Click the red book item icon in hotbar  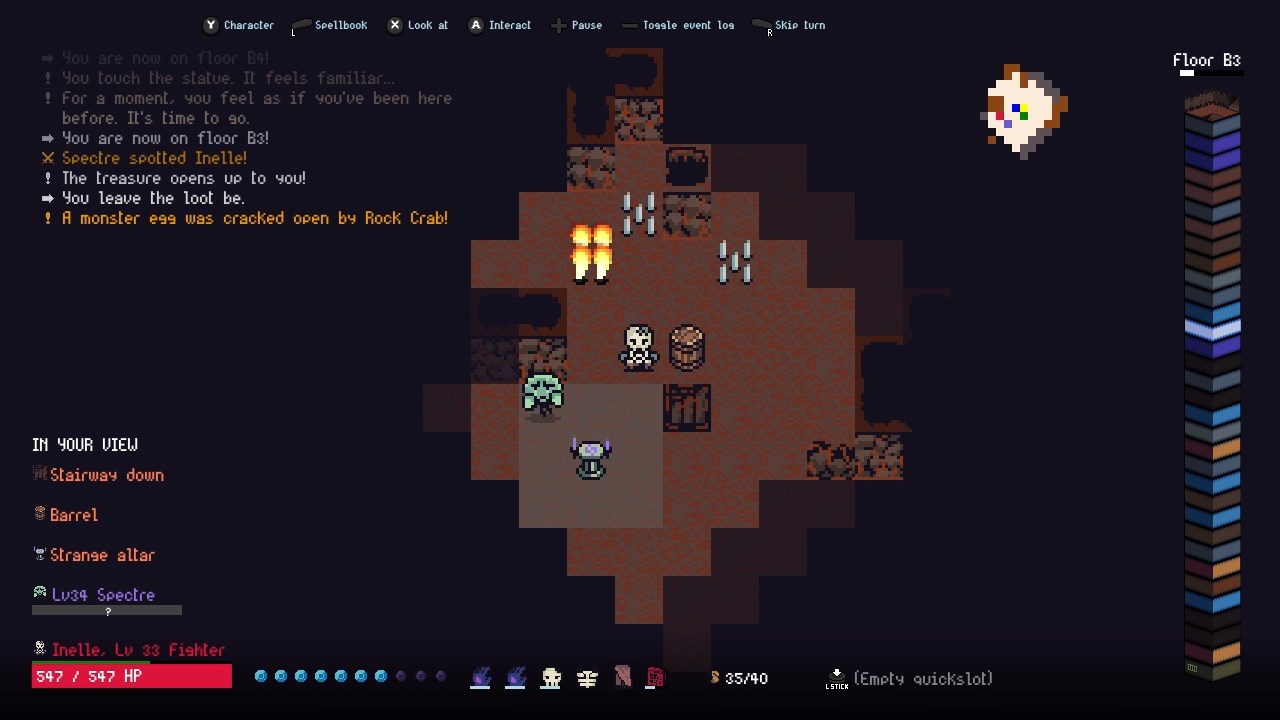(656, 678)
